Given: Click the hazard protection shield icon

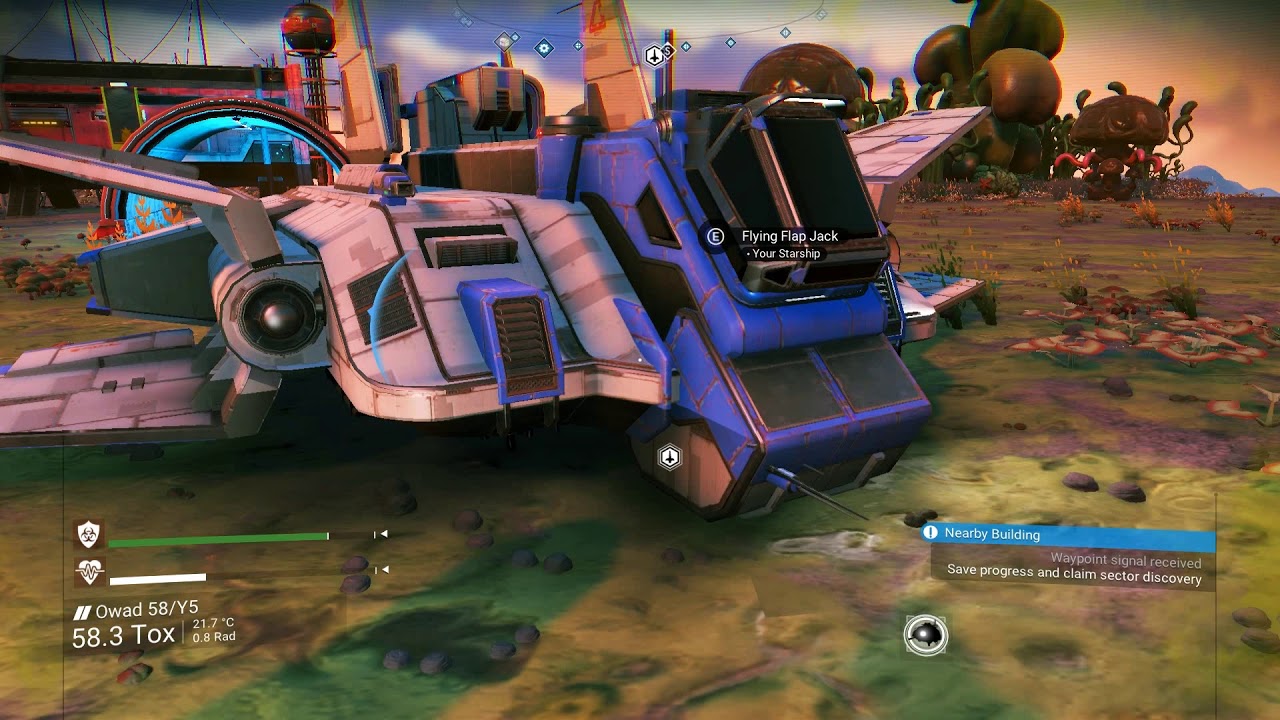Looking at the screenshot, I should pyautogui.click(x=89, y=535).
